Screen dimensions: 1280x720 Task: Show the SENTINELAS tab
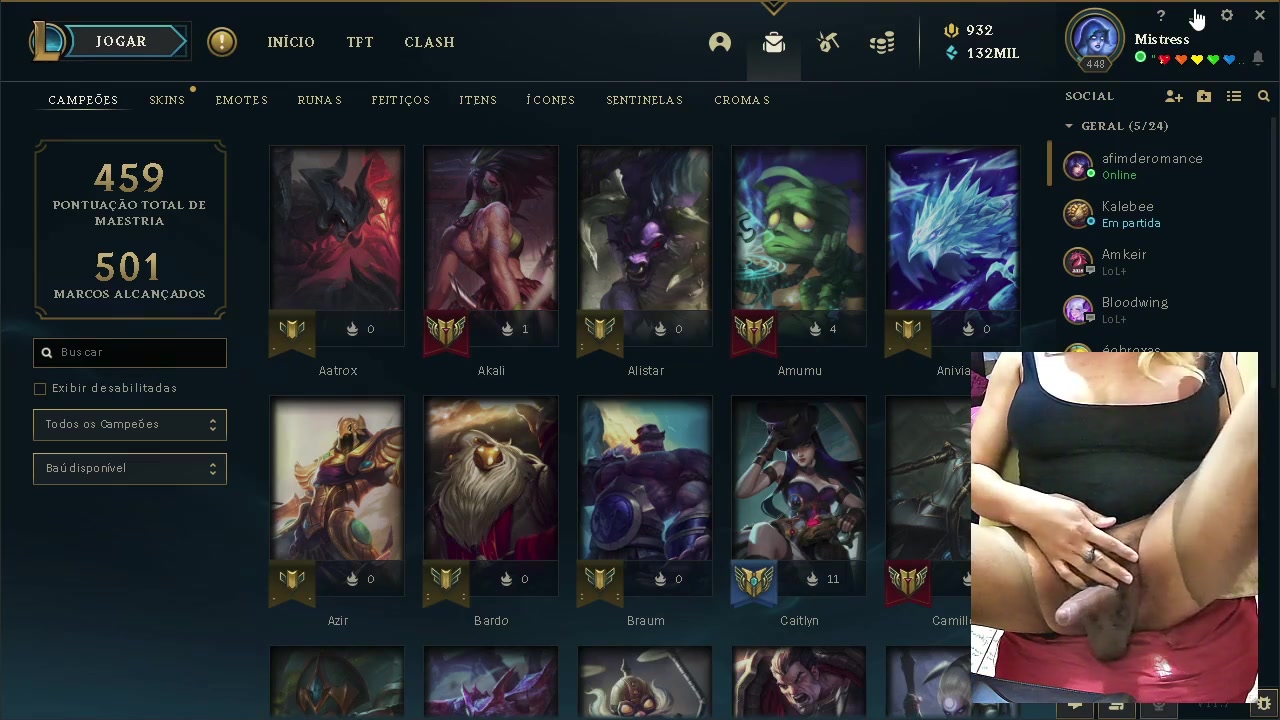(644, 100)
